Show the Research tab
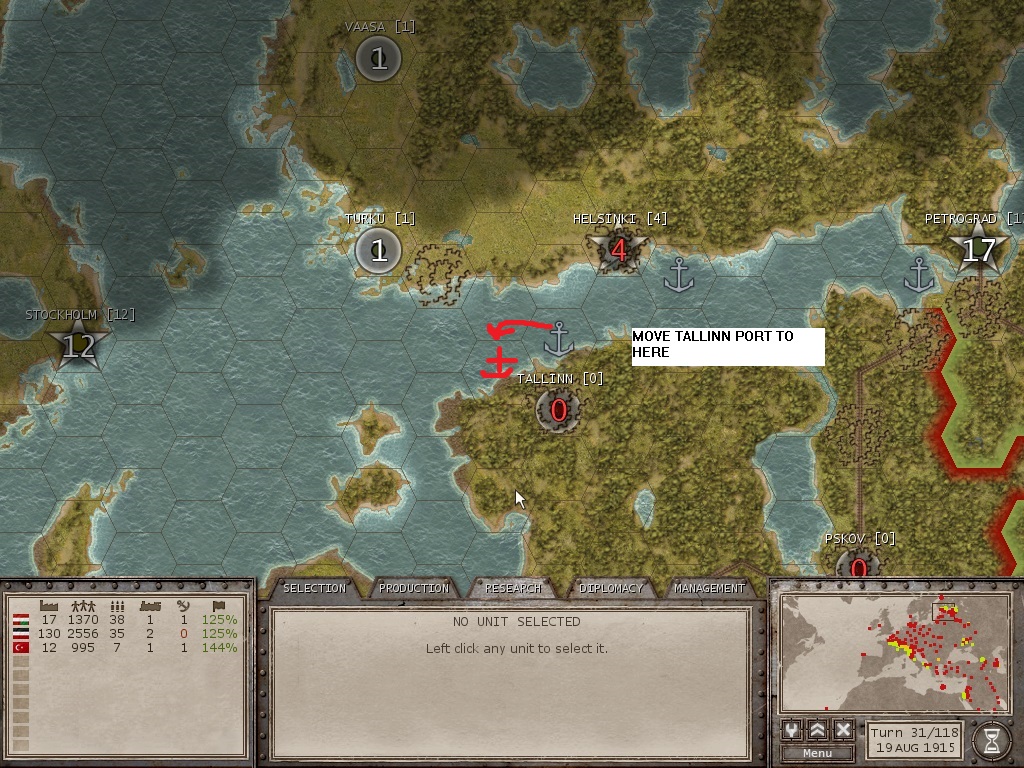The height and width of the screenshot is (768, 1024). pyautogui.click(x=513, y=588)
